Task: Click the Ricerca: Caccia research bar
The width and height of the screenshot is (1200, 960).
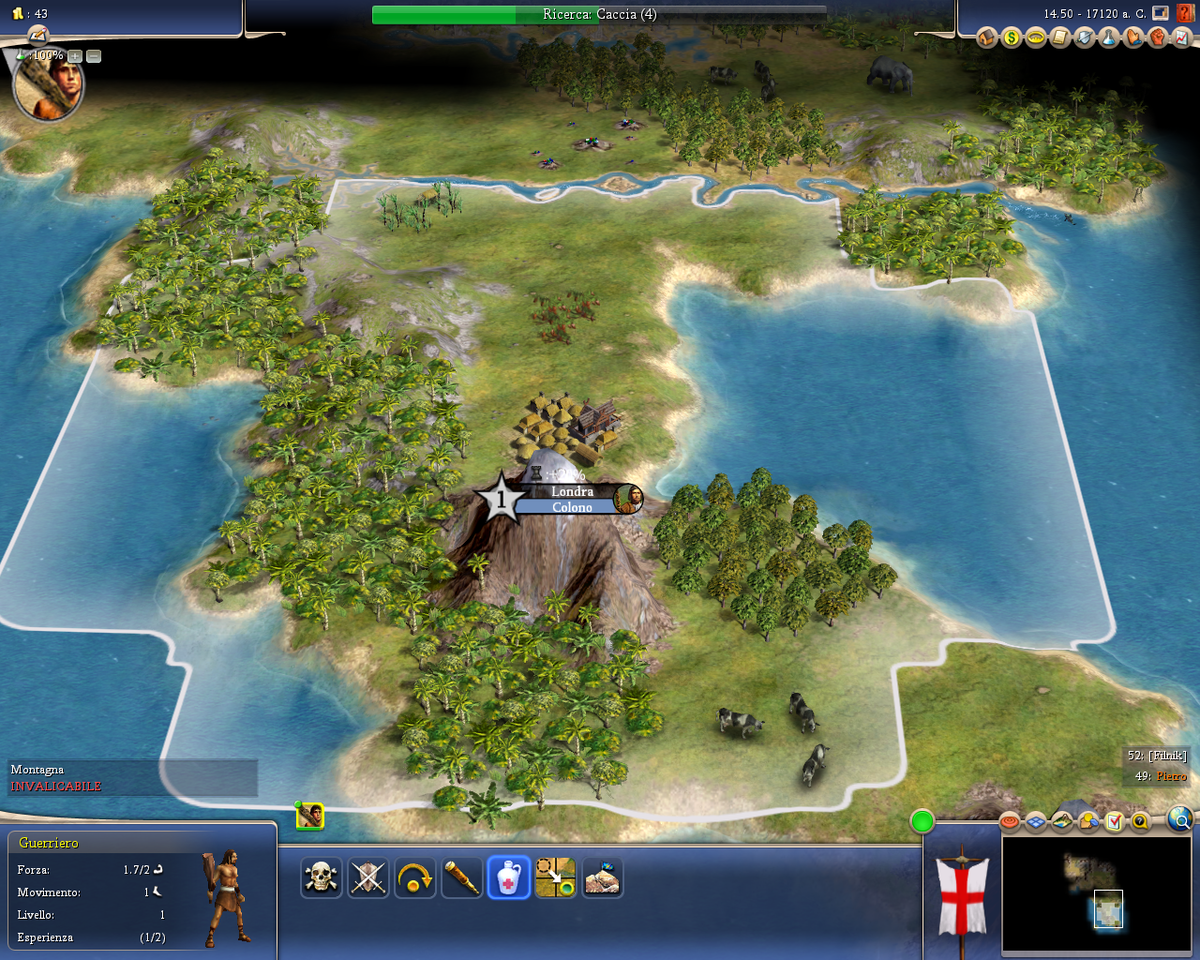Action: click(599, 14)
